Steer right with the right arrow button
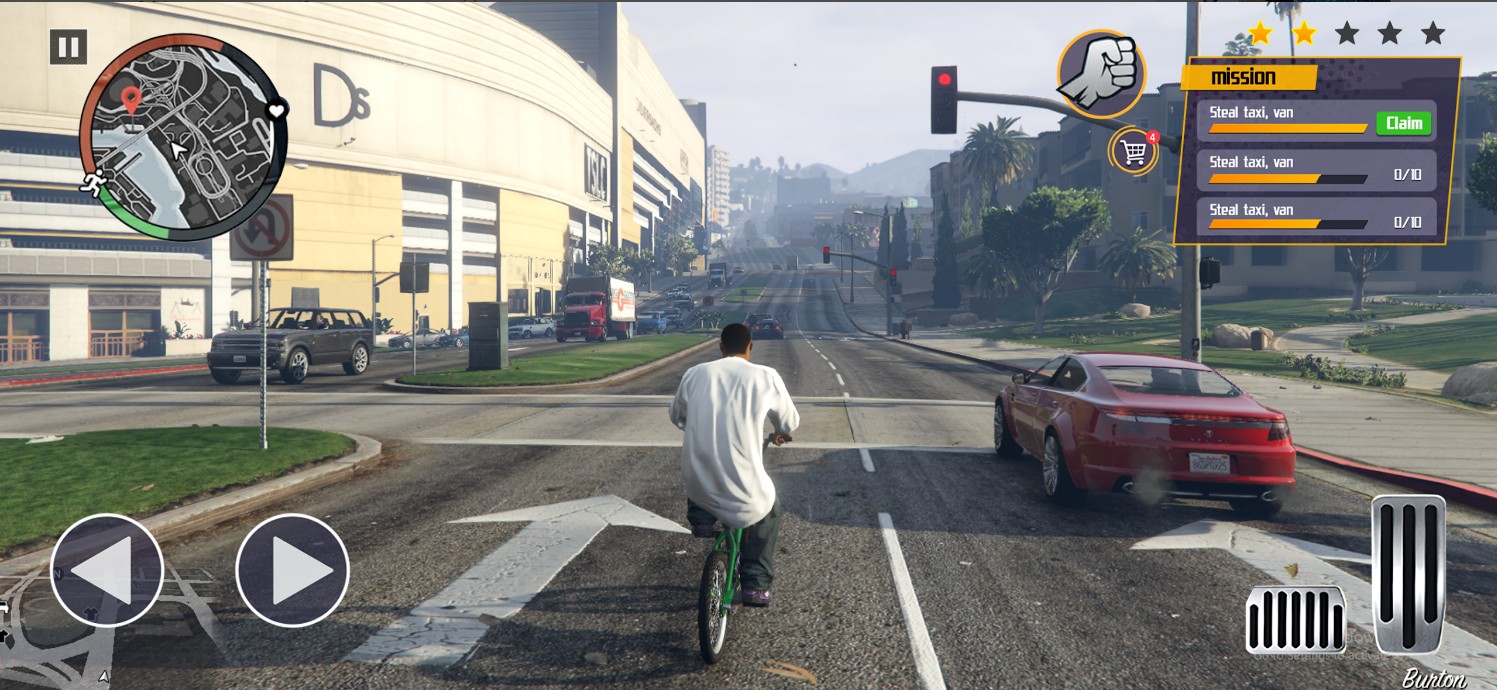This screenshot has height=690, width=1497. [292, 570]
